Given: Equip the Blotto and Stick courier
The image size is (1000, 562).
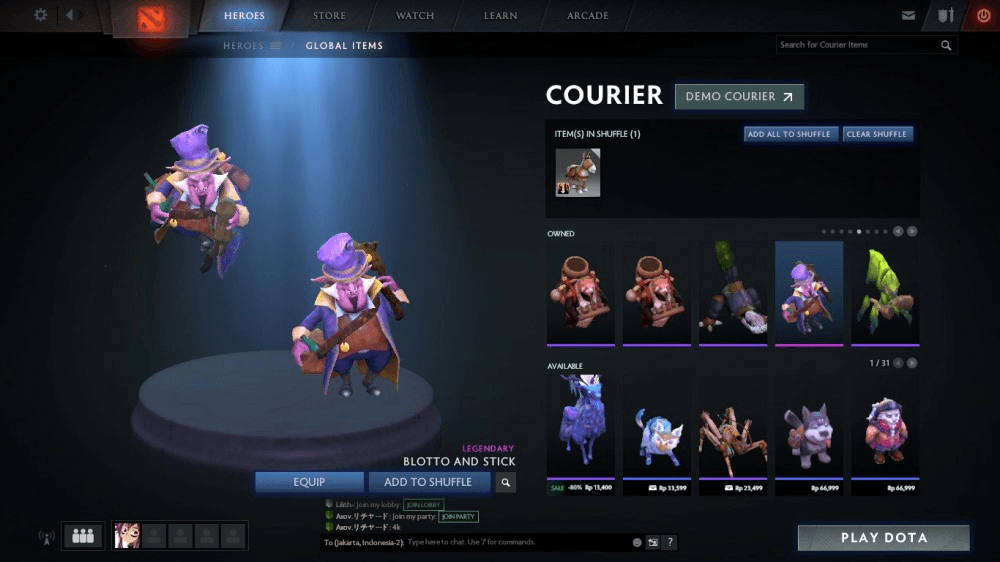Looking at the screenshot, I should (309, 482).
